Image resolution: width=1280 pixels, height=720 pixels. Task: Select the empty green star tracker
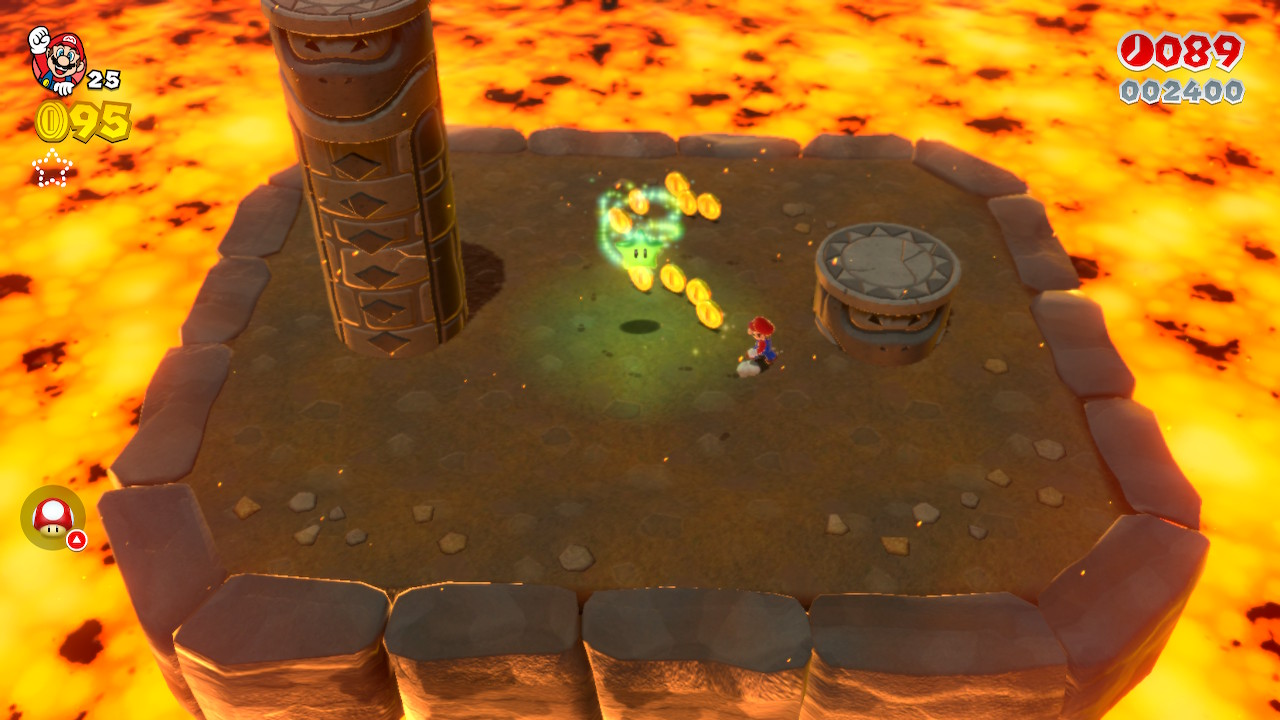pyautogui.click(x=52, y=168)
